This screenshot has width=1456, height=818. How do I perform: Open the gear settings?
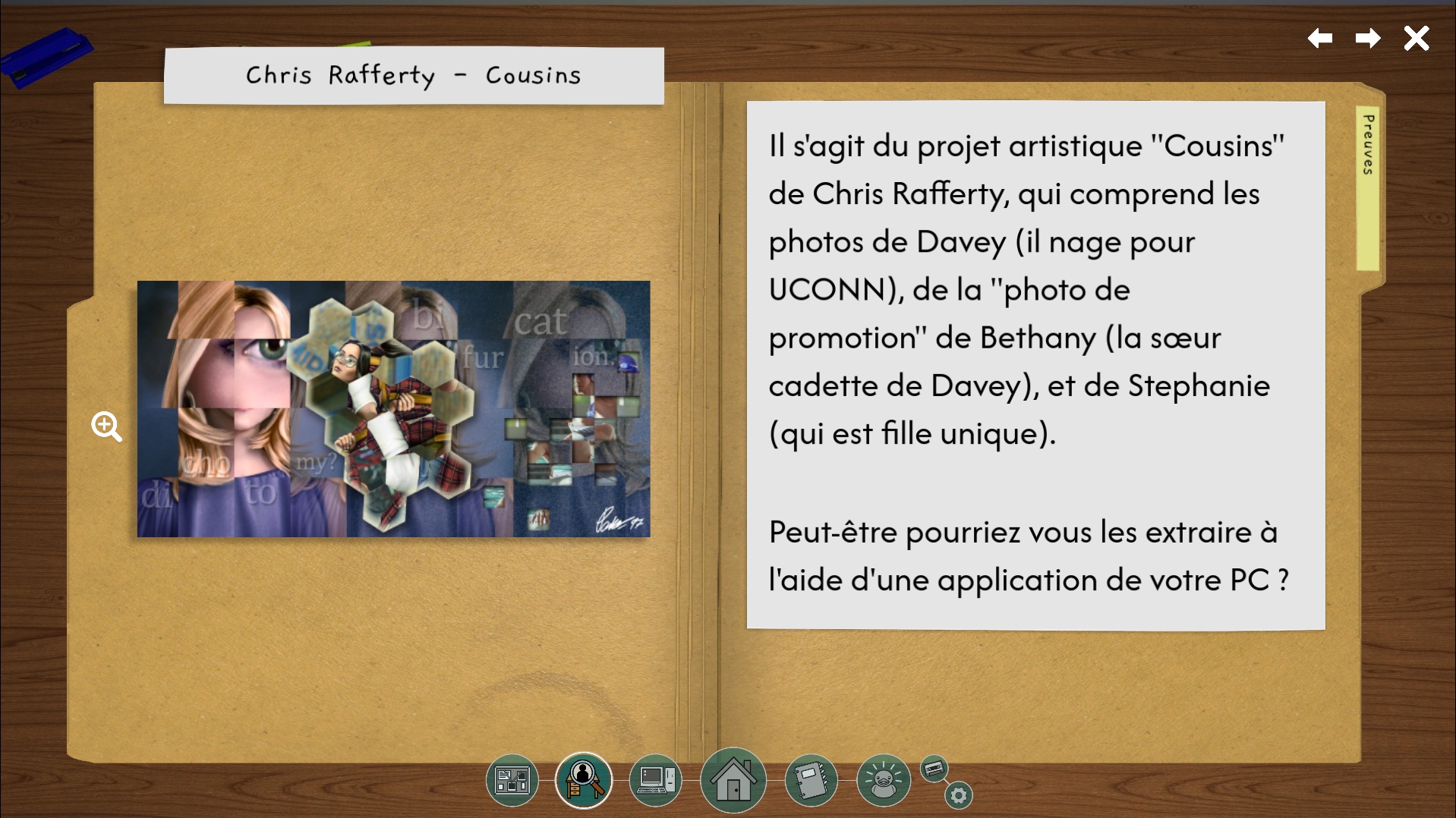tap(958, 795)
